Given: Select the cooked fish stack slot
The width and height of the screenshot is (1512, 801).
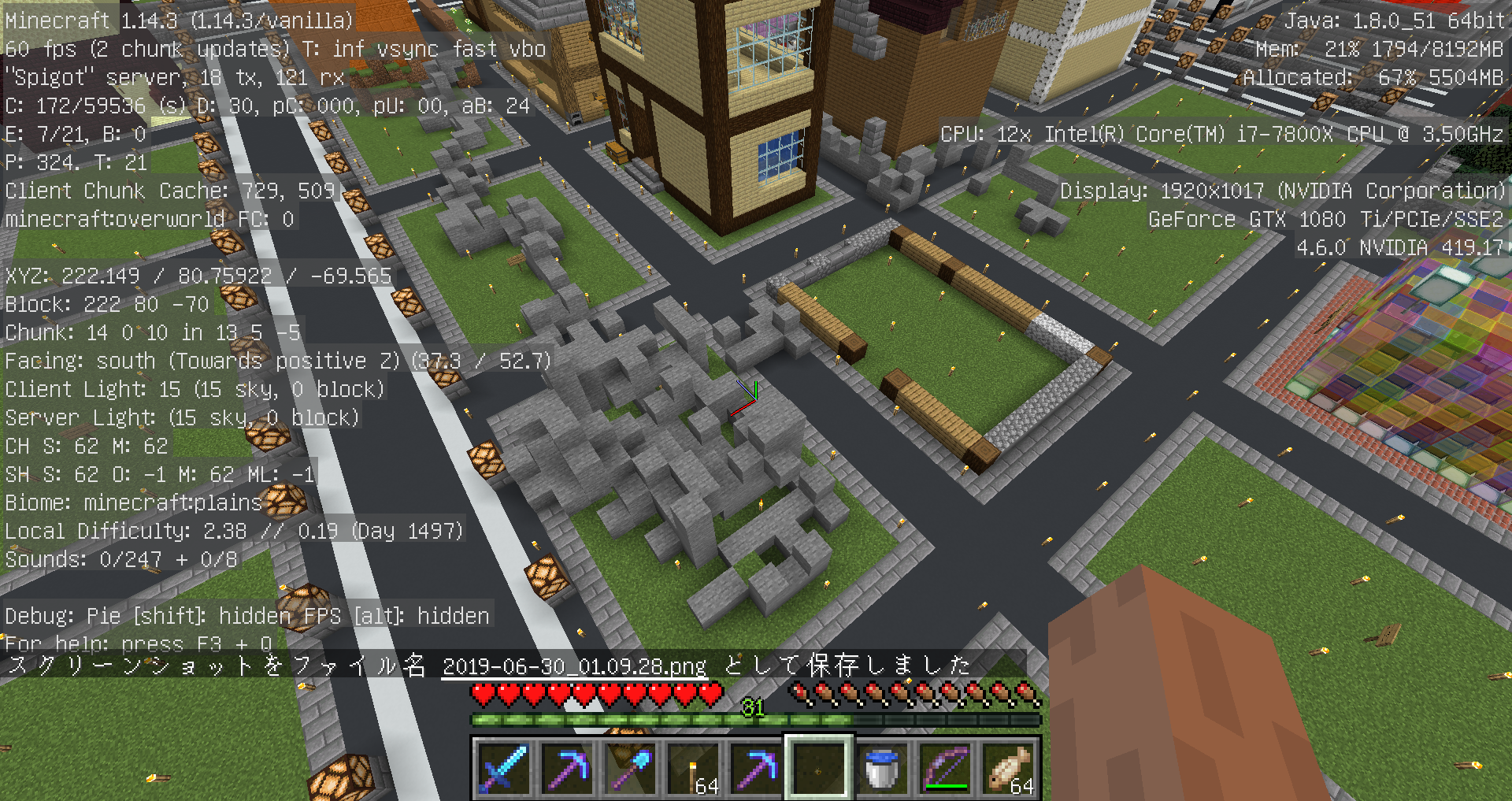Looking at the screenshot, I should point(1008,768).
